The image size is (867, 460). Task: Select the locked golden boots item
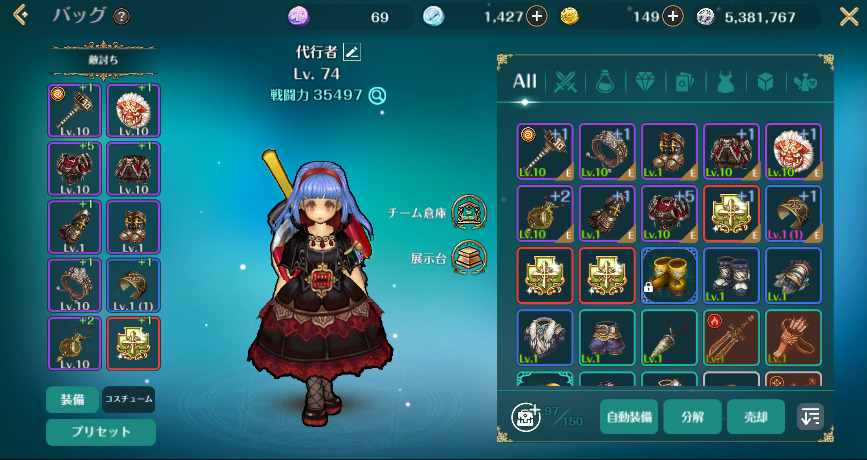(x=669, y=275)
